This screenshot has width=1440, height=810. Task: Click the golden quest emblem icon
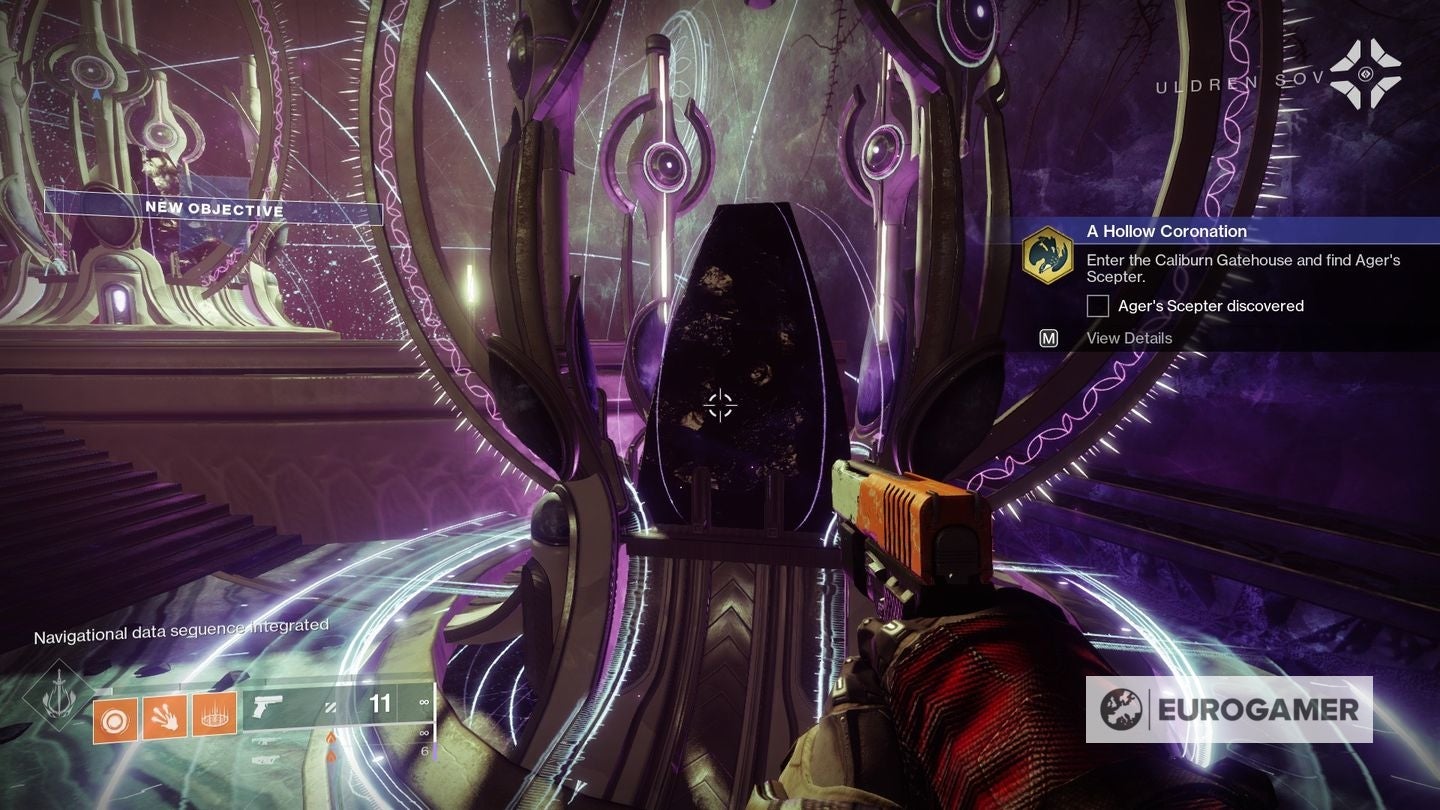pyautogui.click(x=1048, y=256)
